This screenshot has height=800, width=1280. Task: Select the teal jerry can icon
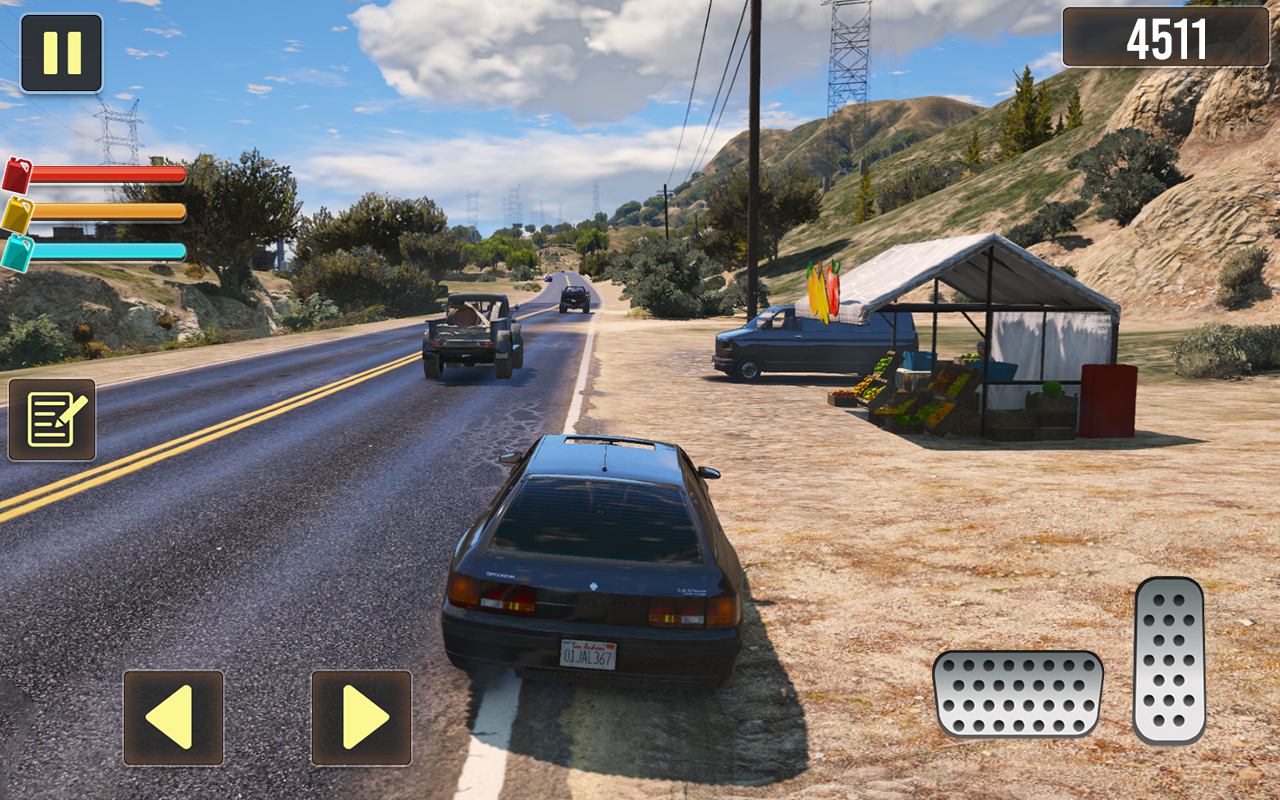[17, 250]
